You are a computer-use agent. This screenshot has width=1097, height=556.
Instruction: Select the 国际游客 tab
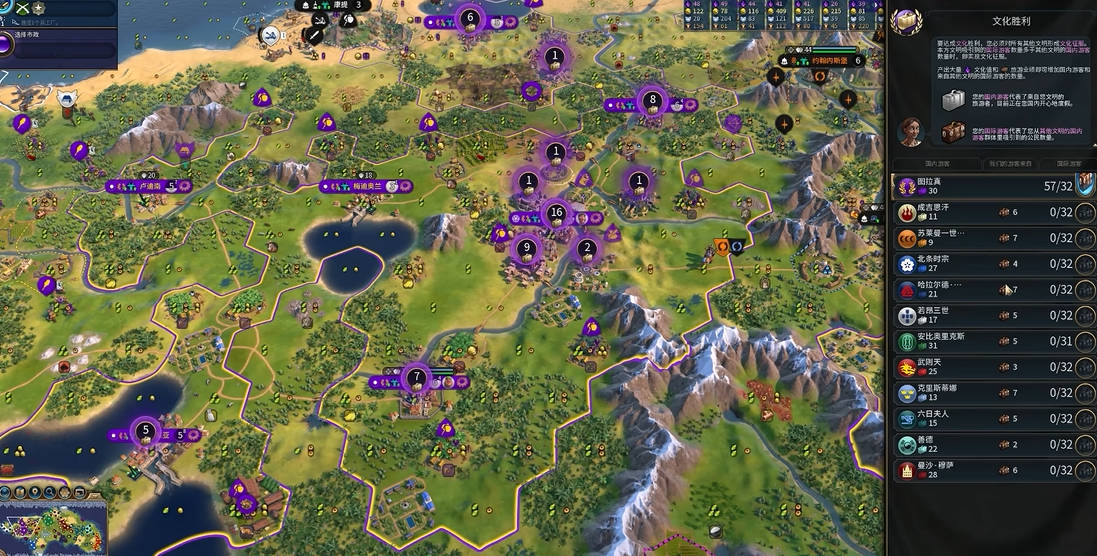pos(1062,163)
